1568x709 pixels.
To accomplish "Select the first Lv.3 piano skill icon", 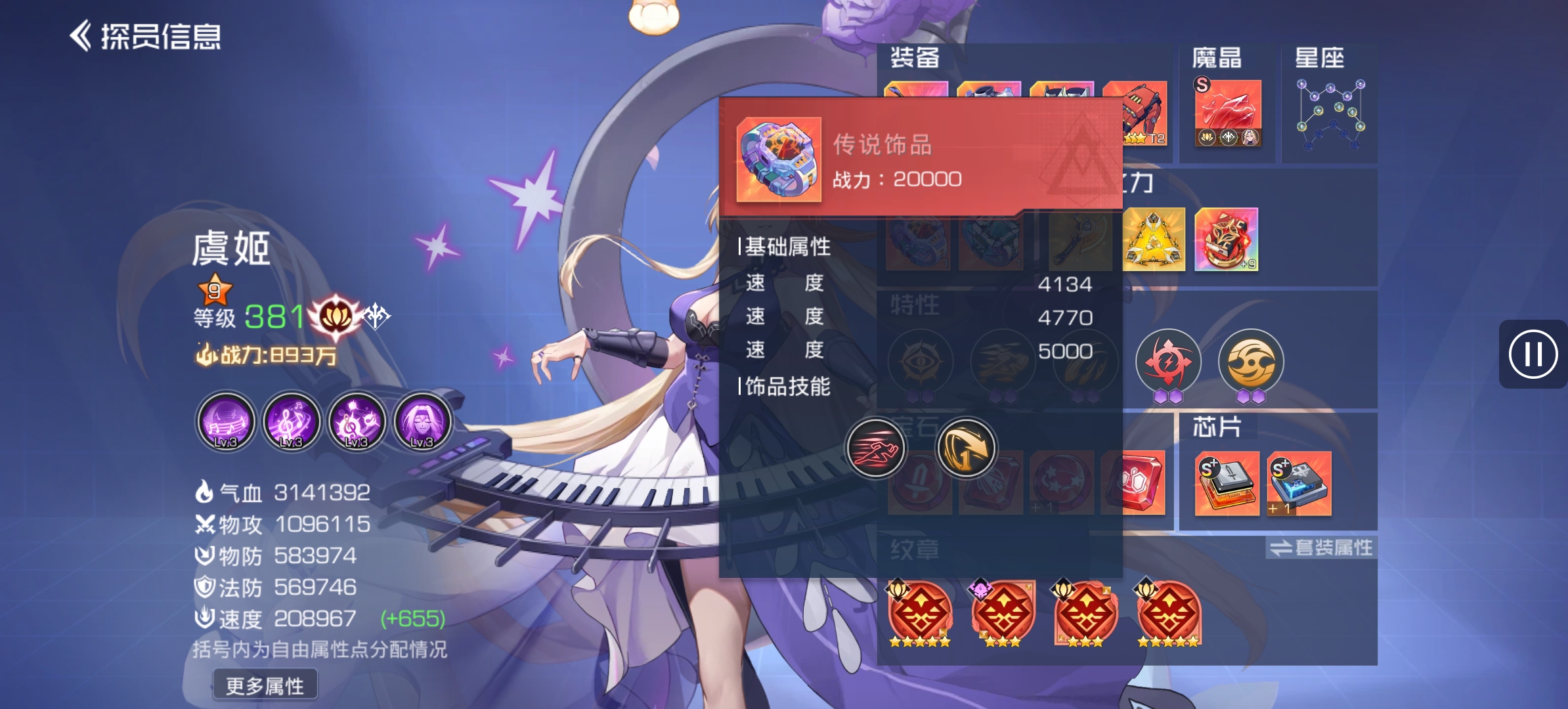I will (x=225, y=423).
